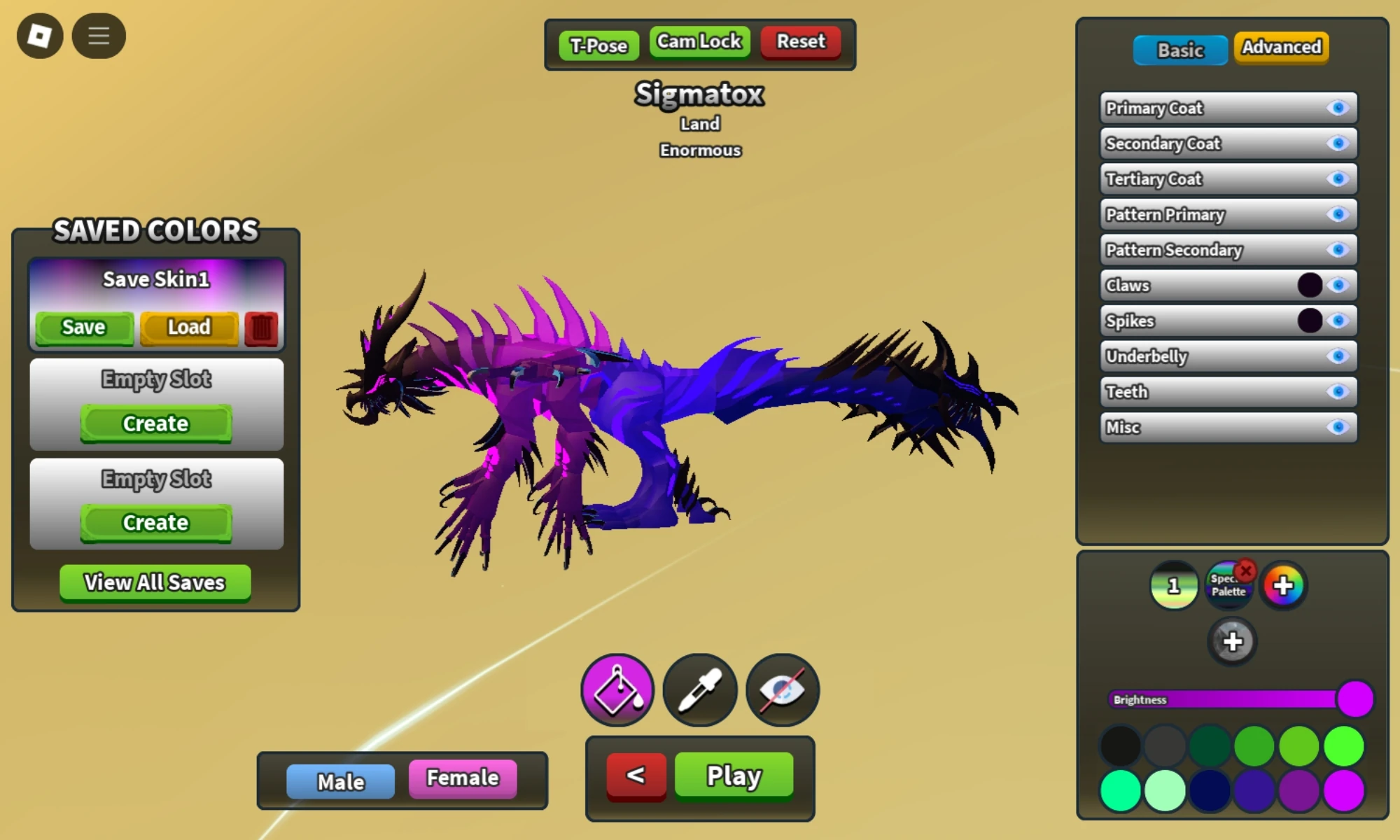This screenshot has width=1400, height=840.
Task: Toggle visibility of Primary Coat
Action: click(1338, 108)
